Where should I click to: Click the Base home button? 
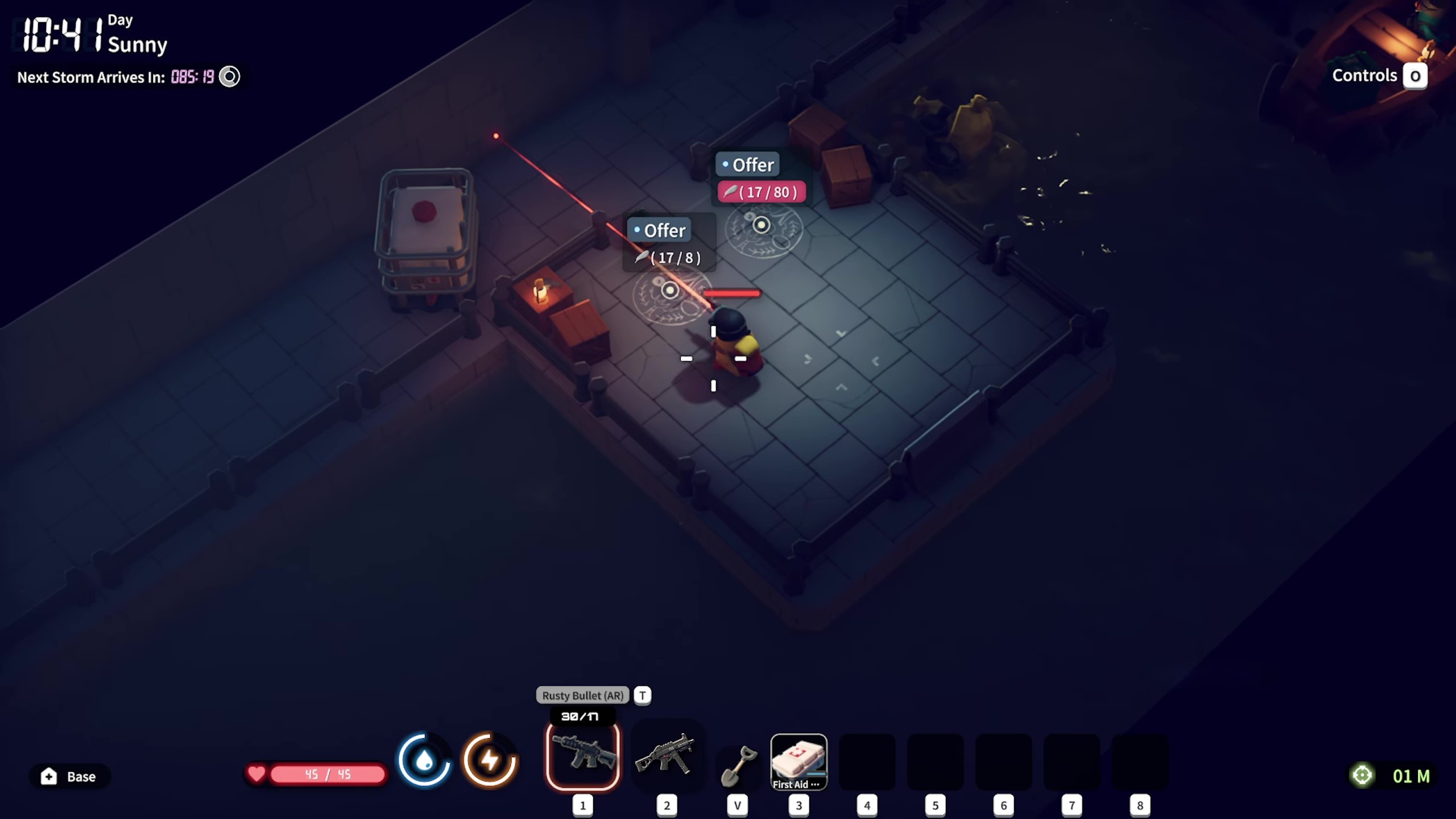click(69, 776)
